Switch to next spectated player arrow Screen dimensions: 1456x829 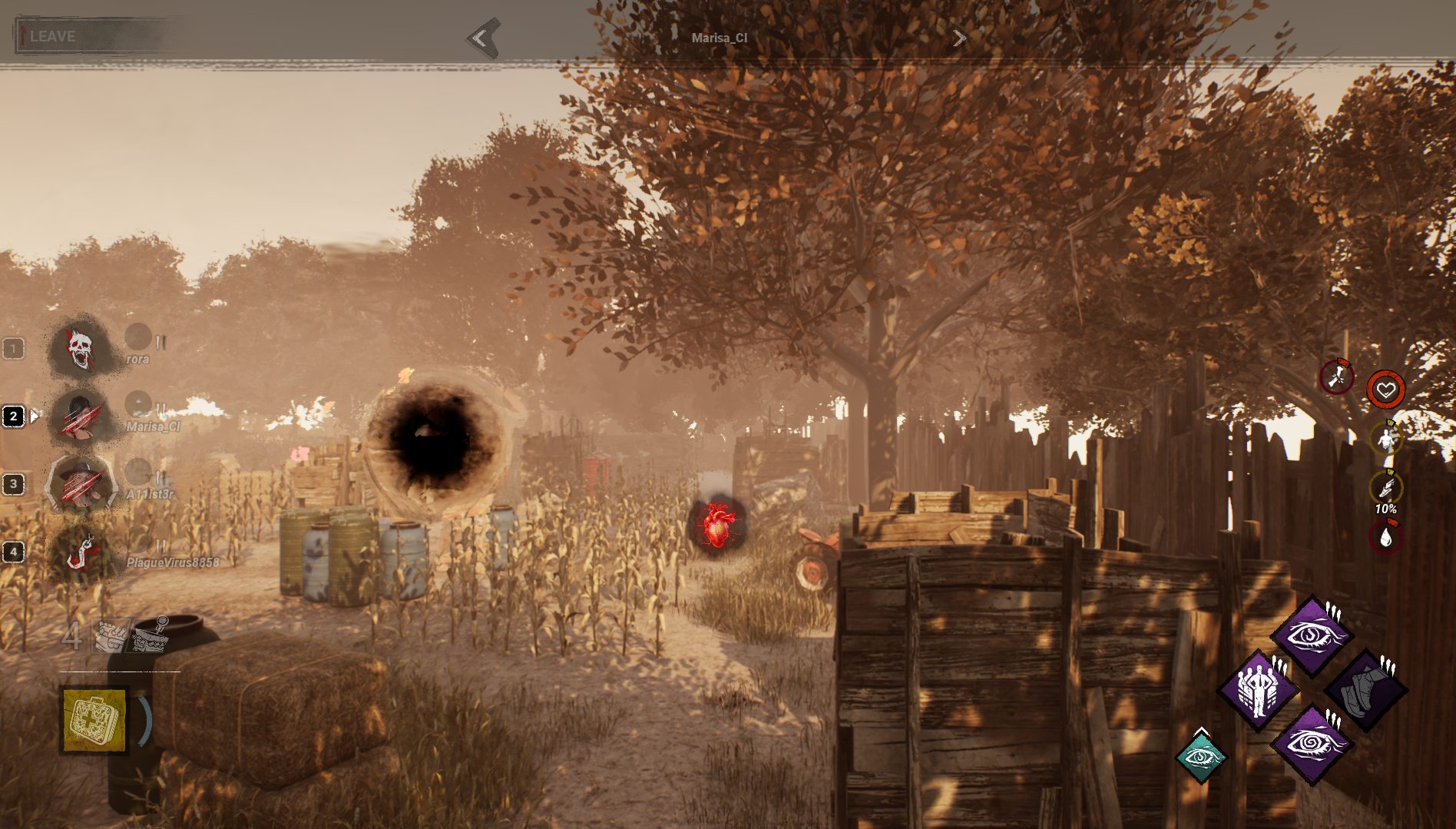(959, 38)
